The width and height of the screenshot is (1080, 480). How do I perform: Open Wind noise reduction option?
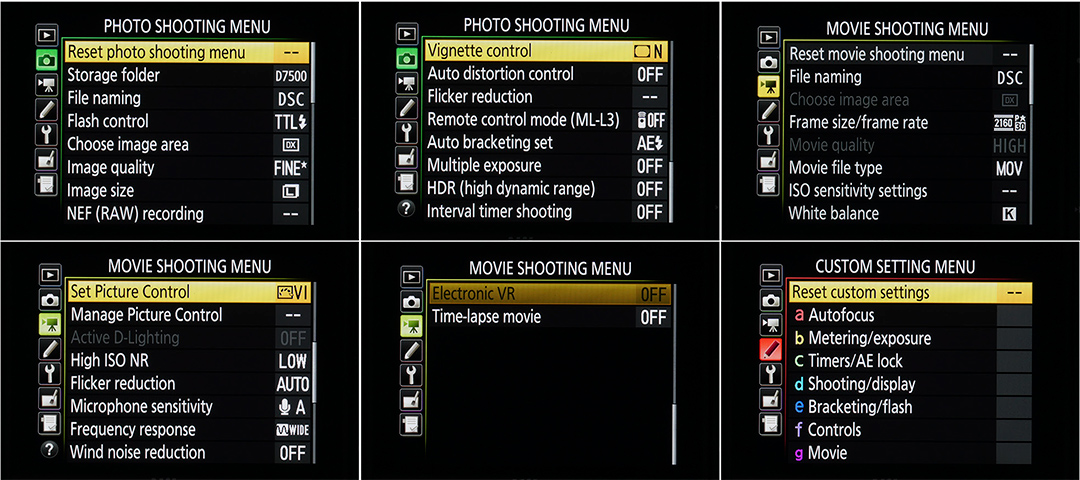[x=138, y=452]
